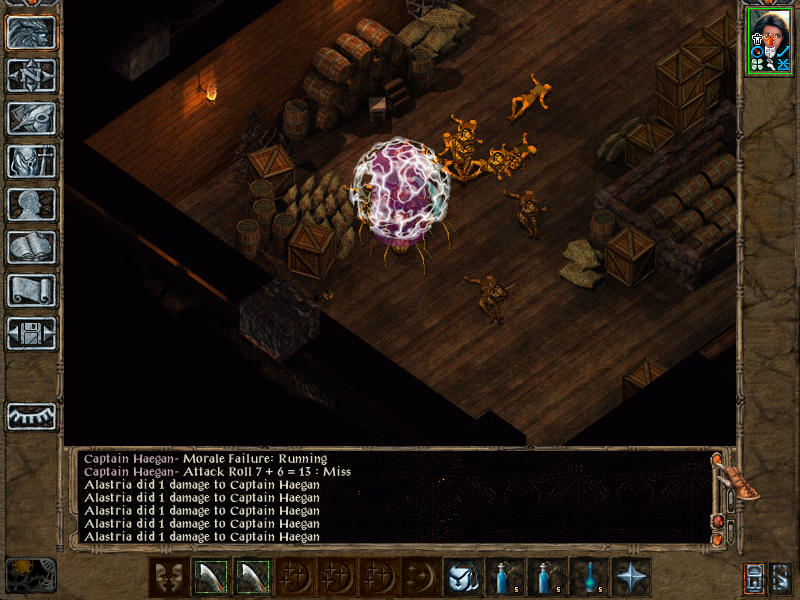Open the area map with the compass button
This screenshot has height=600, width=800.
click(x=31, y=75)
